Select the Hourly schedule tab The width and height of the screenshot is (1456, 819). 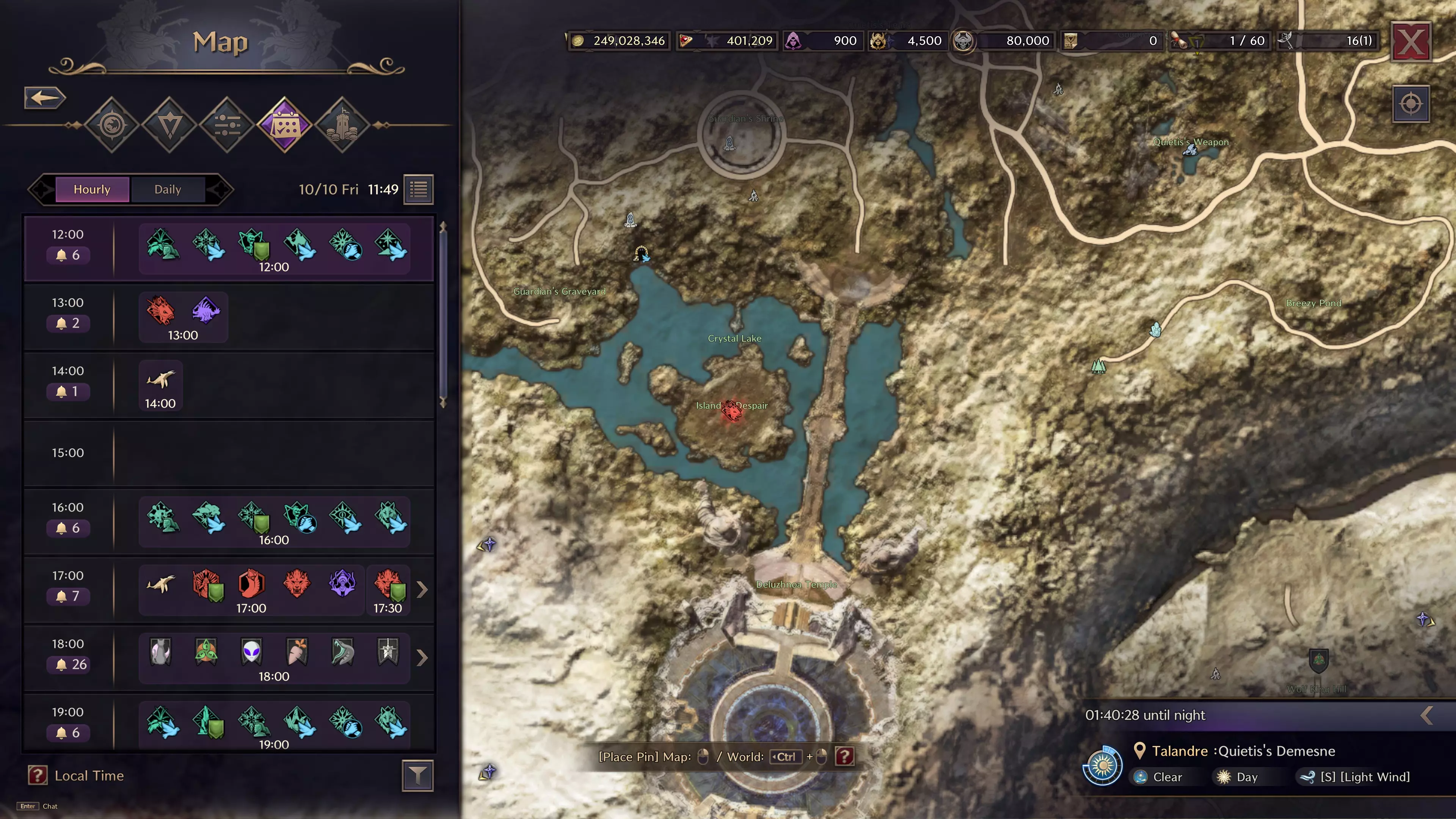coord(92,189)
